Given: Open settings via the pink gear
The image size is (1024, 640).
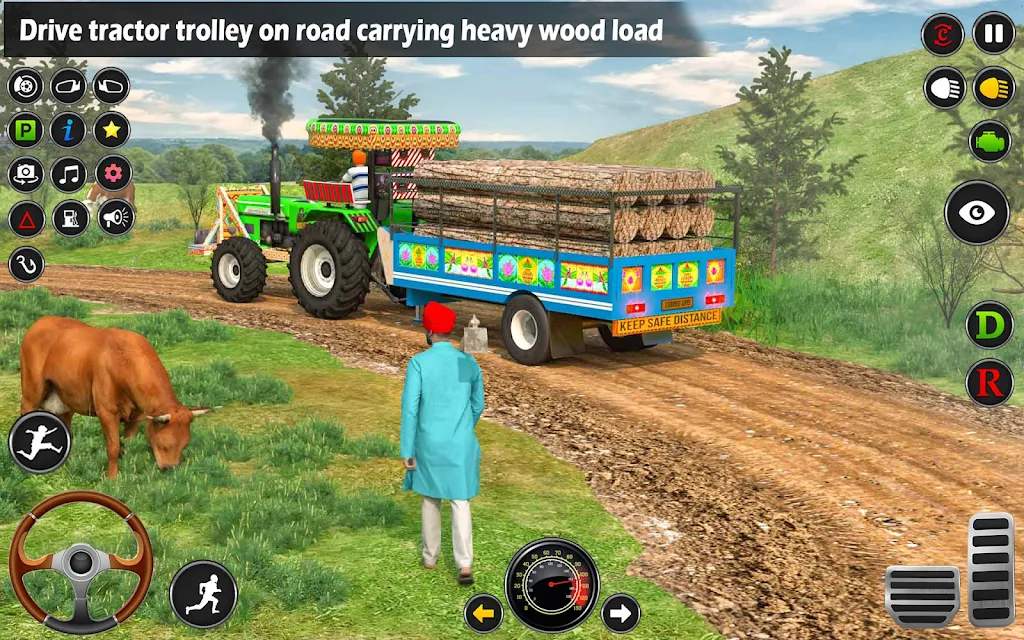Looking at the screenshot, I should coord(112,174).
